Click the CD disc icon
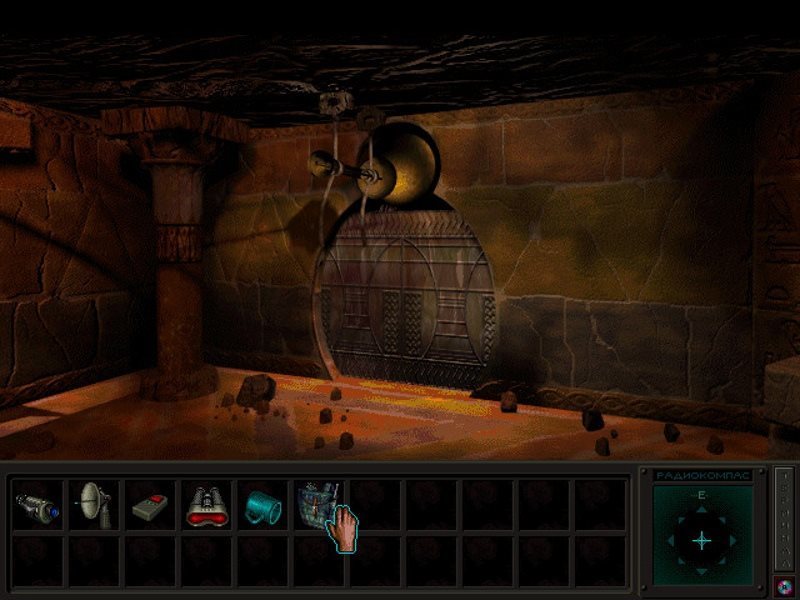Image resolution: width=800 pixels, height=600 pixels. 783,586
